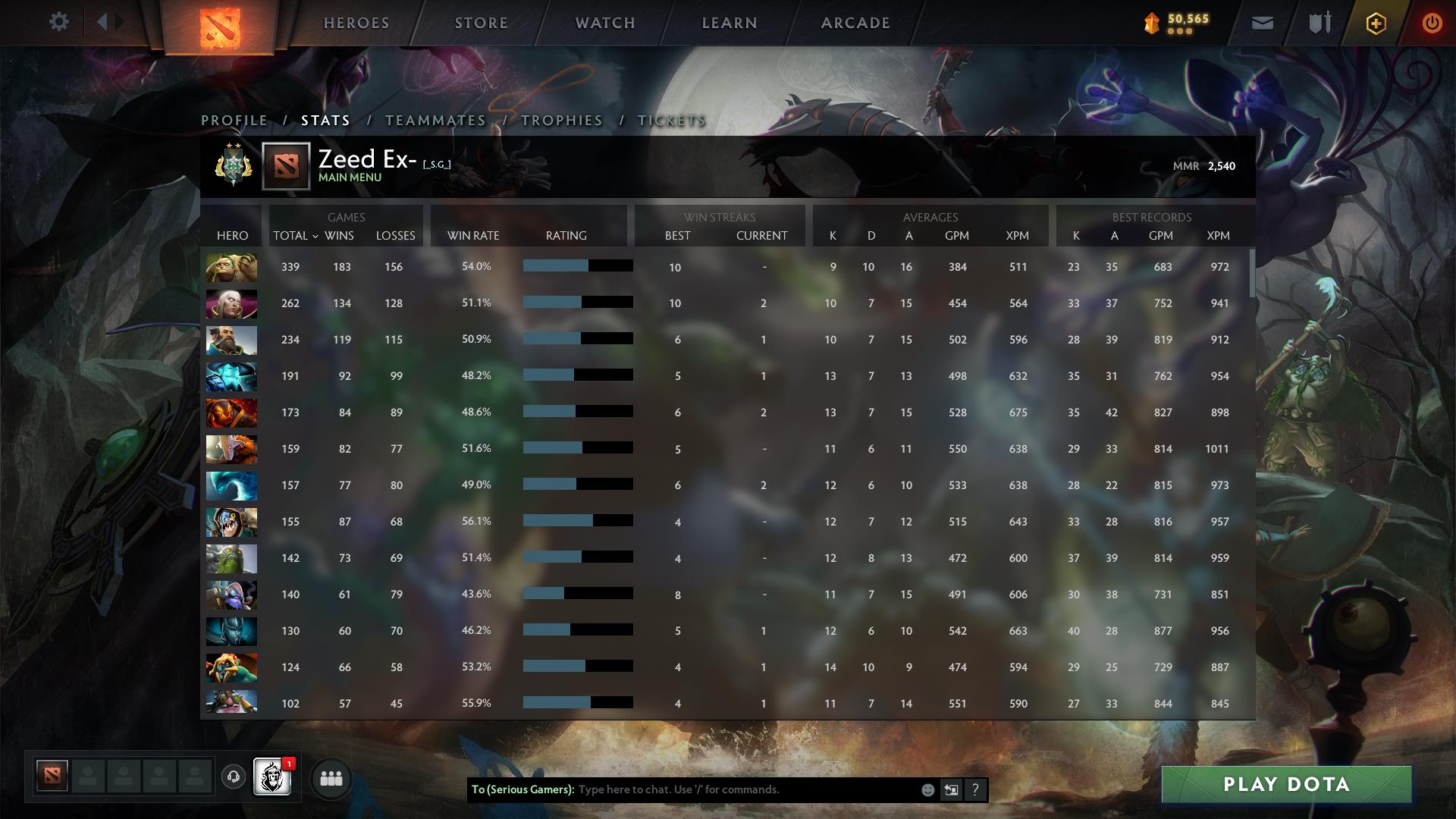Open the emoticon picker in the chat bar
1456x819 pixels.
(928, 789)
